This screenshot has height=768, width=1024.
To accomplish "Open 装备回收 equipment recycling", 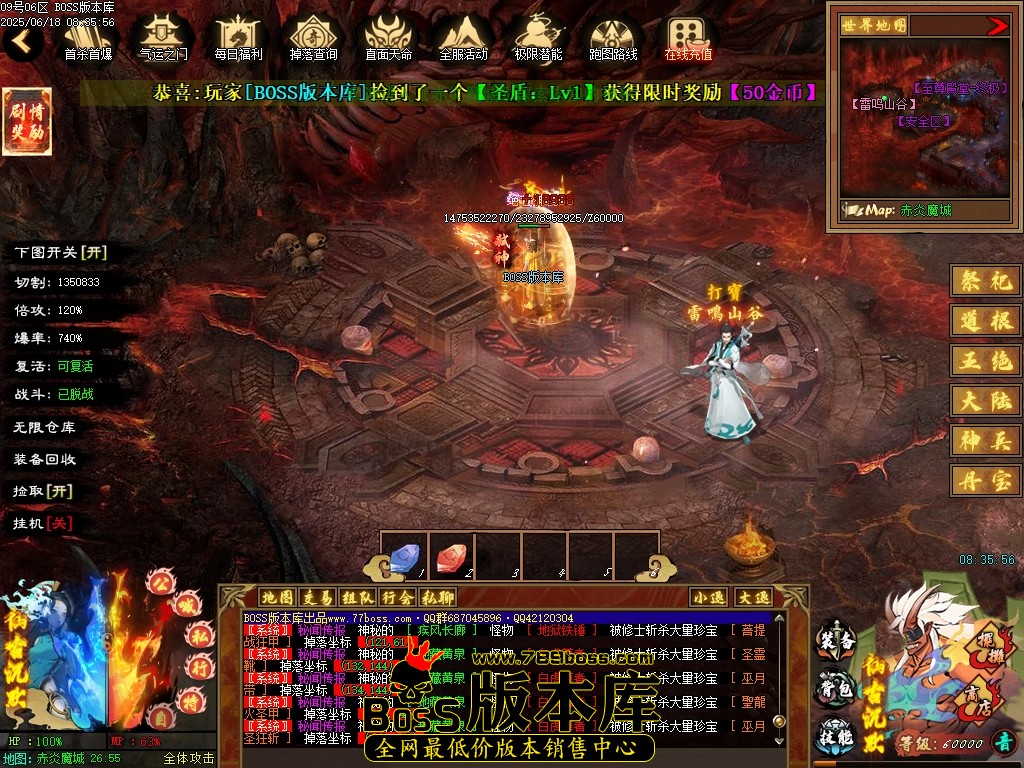I will (44, 459).
